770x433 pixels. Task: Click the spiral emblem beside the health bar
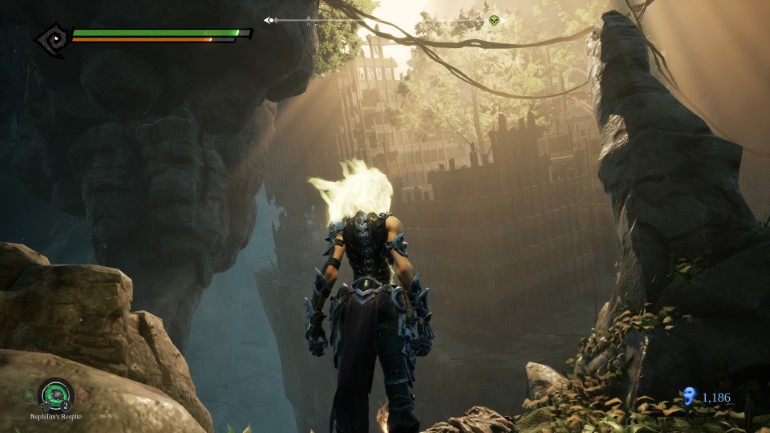click(51, 39)
